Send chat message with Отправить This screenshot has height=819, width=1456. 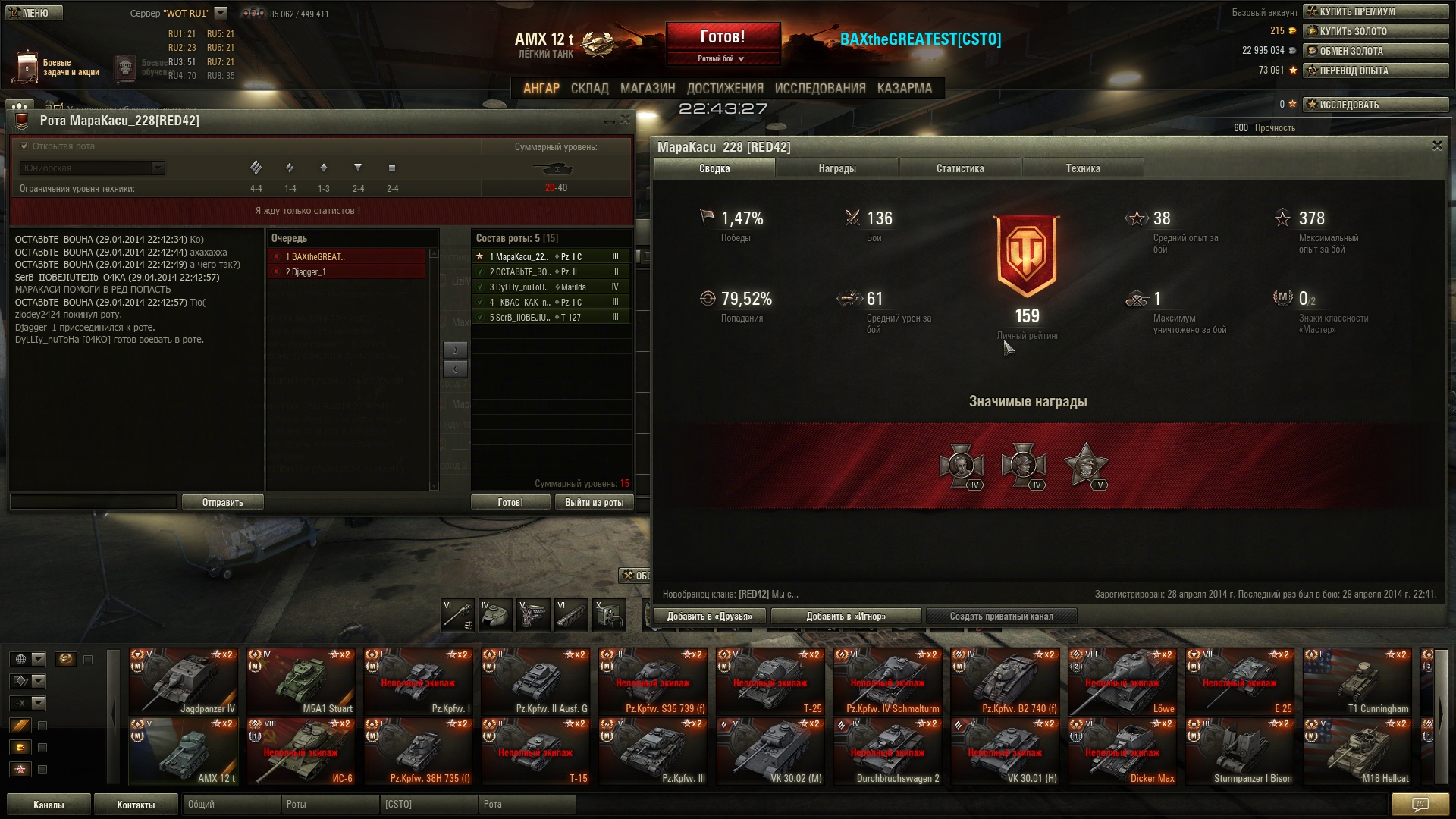pyautogui.click(x=222, y=503)
